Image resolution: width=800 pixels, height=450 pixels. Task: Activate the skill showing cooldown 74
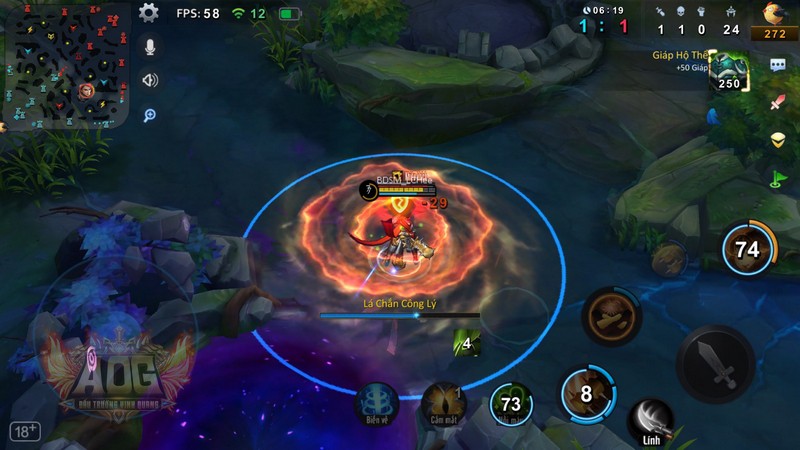click(747, 249)
